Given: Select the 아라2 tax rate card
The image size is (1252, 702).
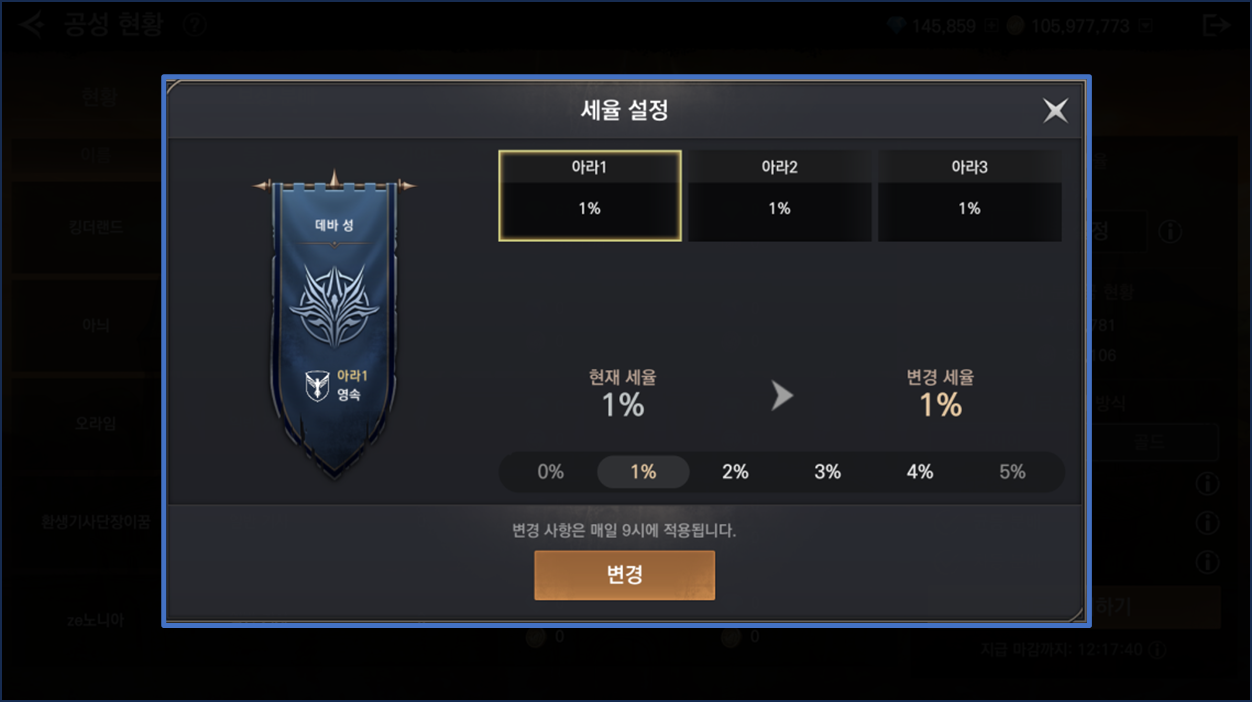Looking at the screenshot, I should click(x=779, y=196).
